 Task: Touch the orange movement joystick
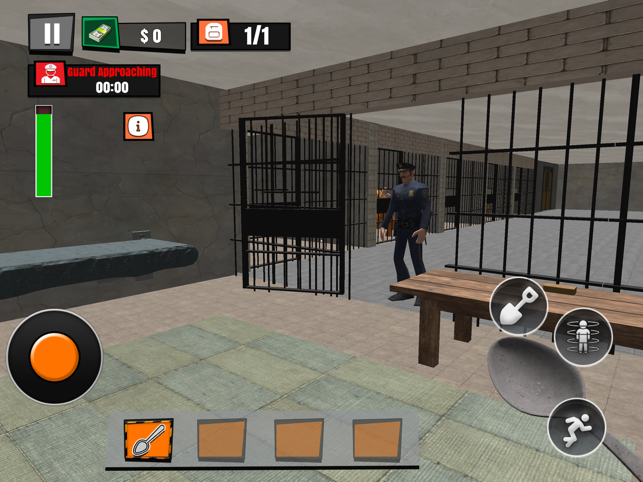(54, 356)
